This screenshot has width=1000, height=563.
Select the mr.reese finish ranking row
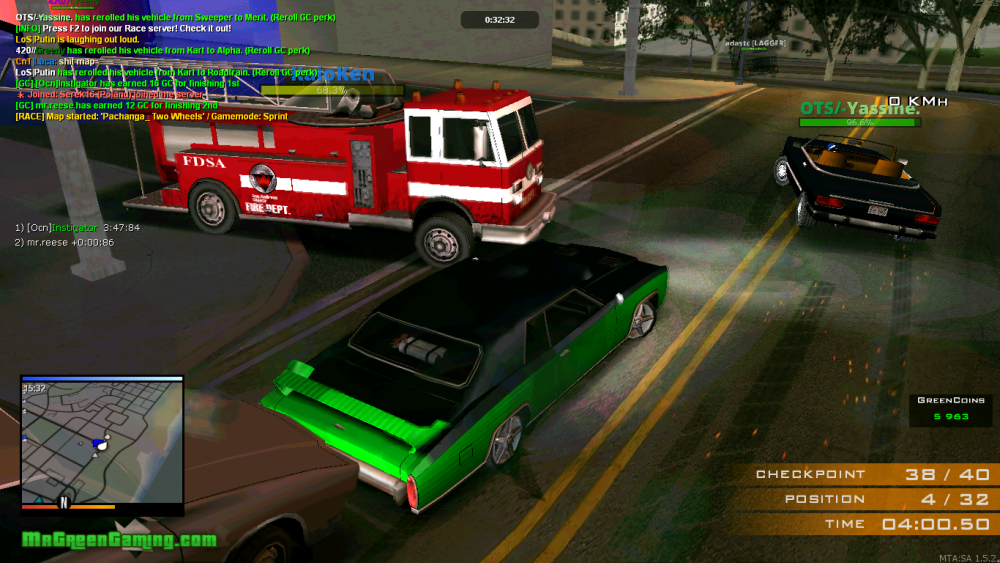coord(64,242)
